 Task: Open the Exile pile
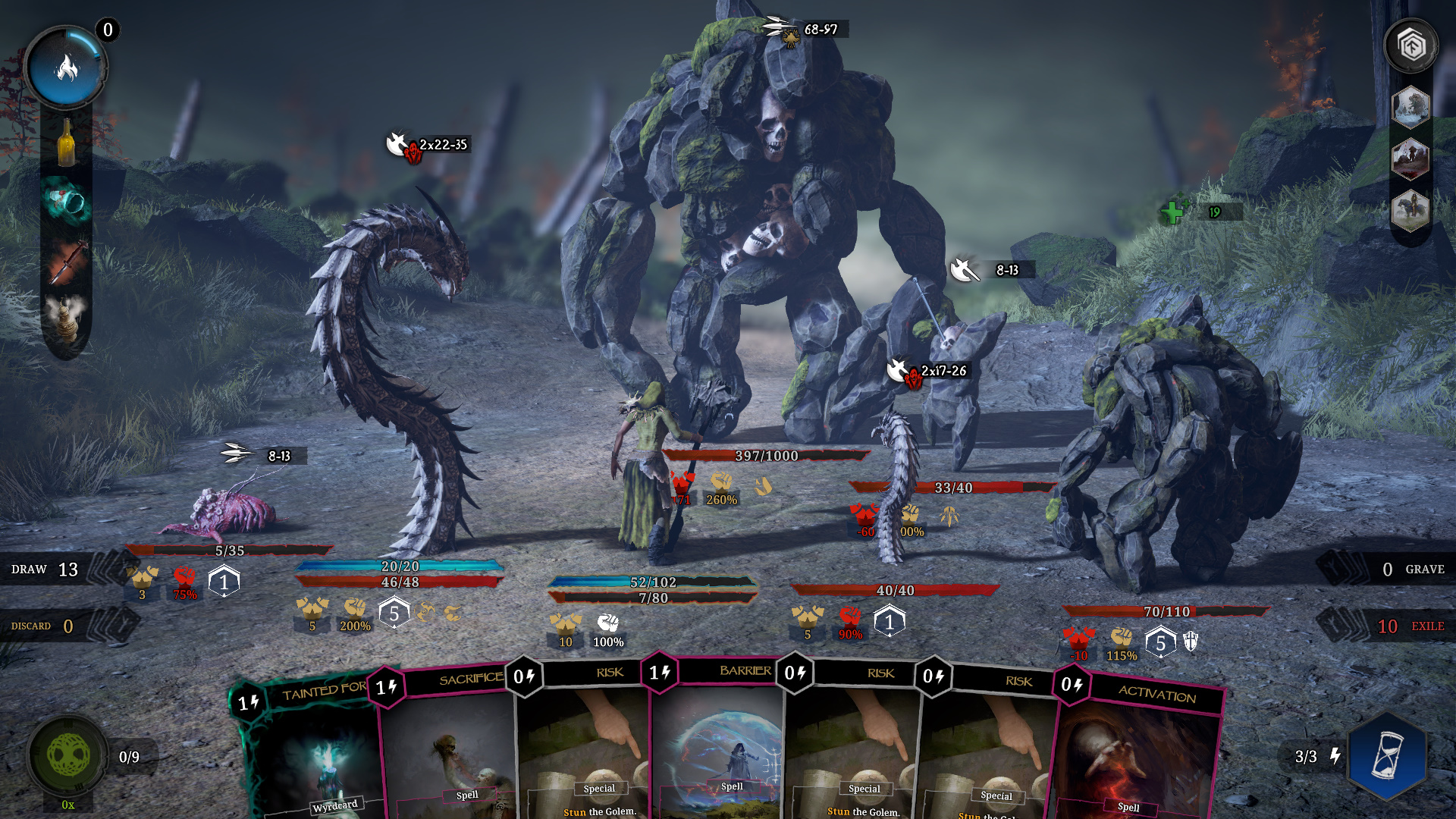[1409, 626]
